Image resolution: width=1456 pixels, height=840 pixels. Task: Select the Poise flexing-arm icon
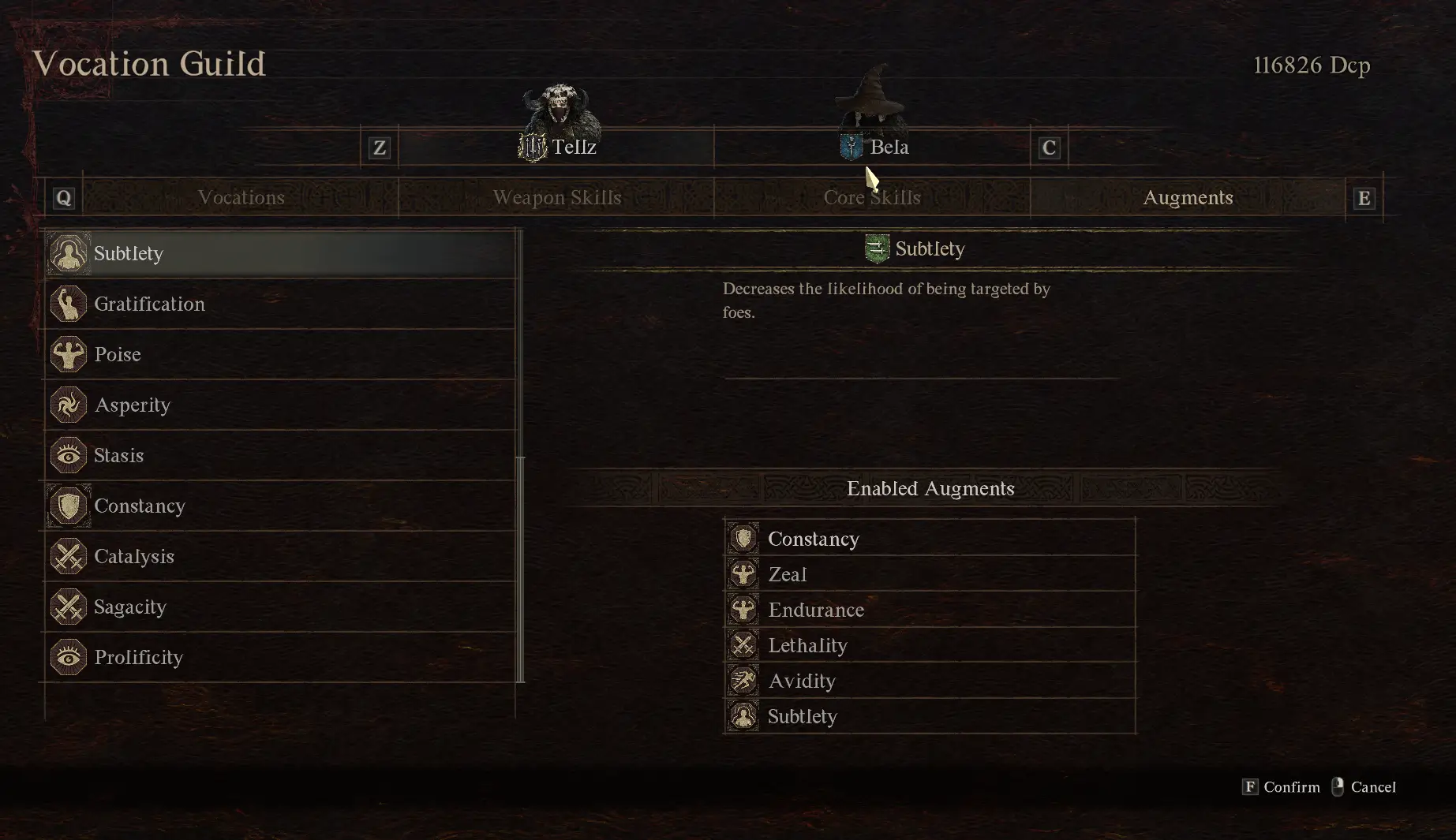tap(69, 354)
